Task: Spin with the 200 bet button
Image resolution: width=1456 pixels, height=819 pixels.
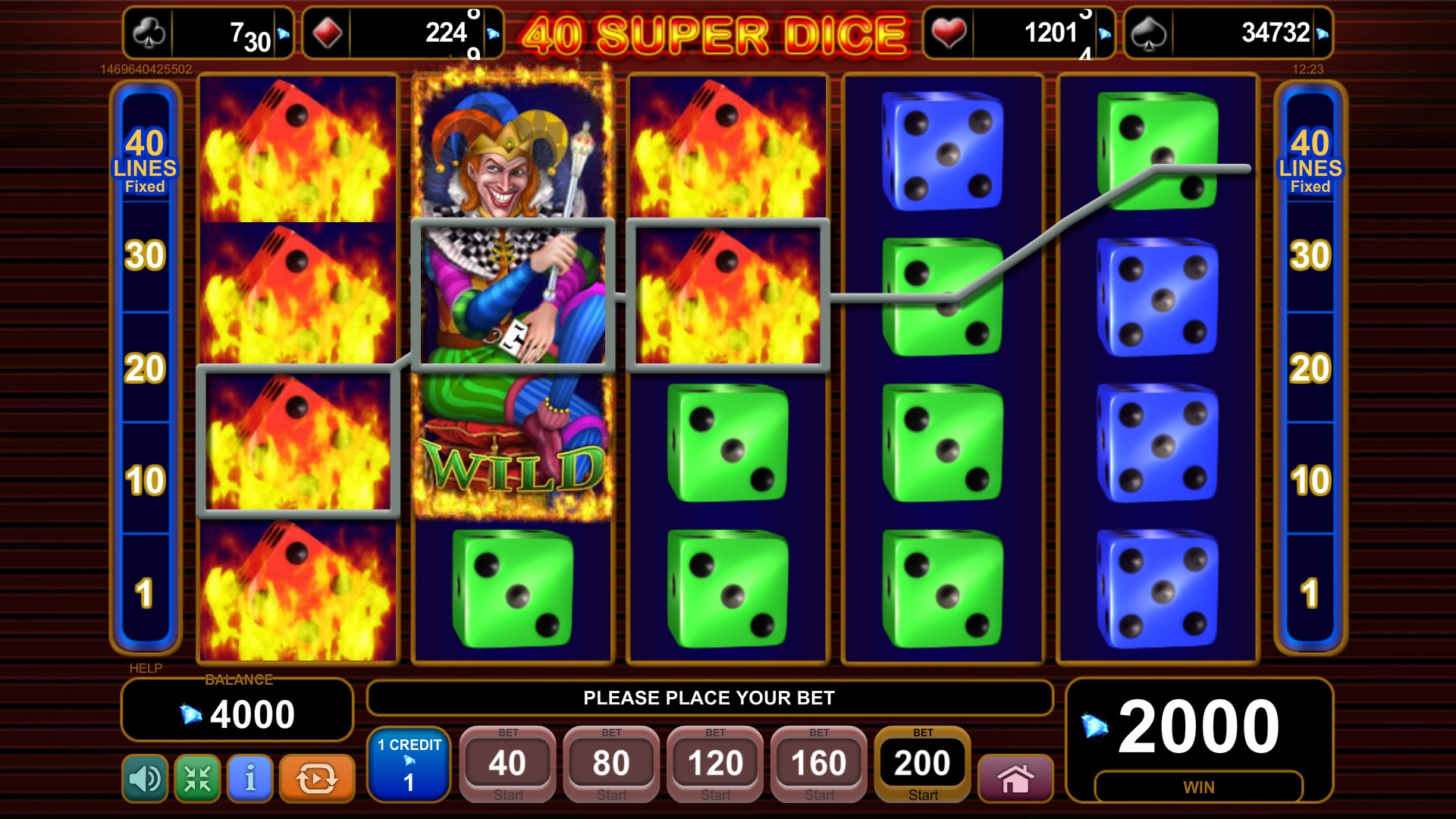Action: point(922,764)
